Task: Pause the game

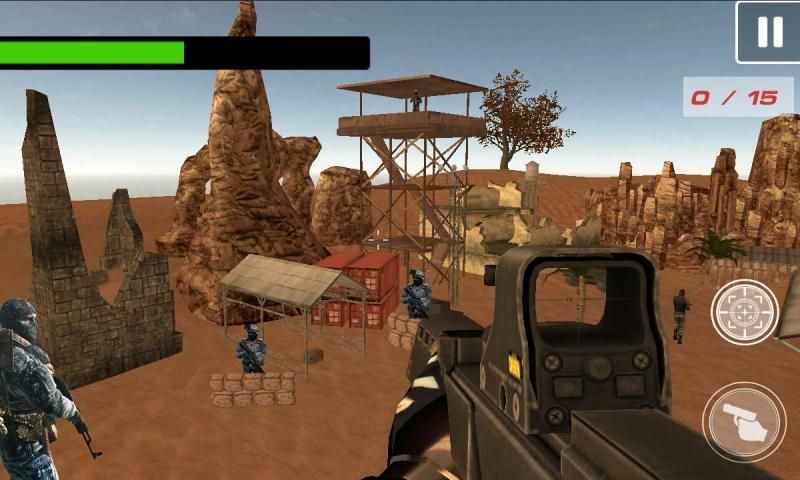Action: [x=768, y=33]
